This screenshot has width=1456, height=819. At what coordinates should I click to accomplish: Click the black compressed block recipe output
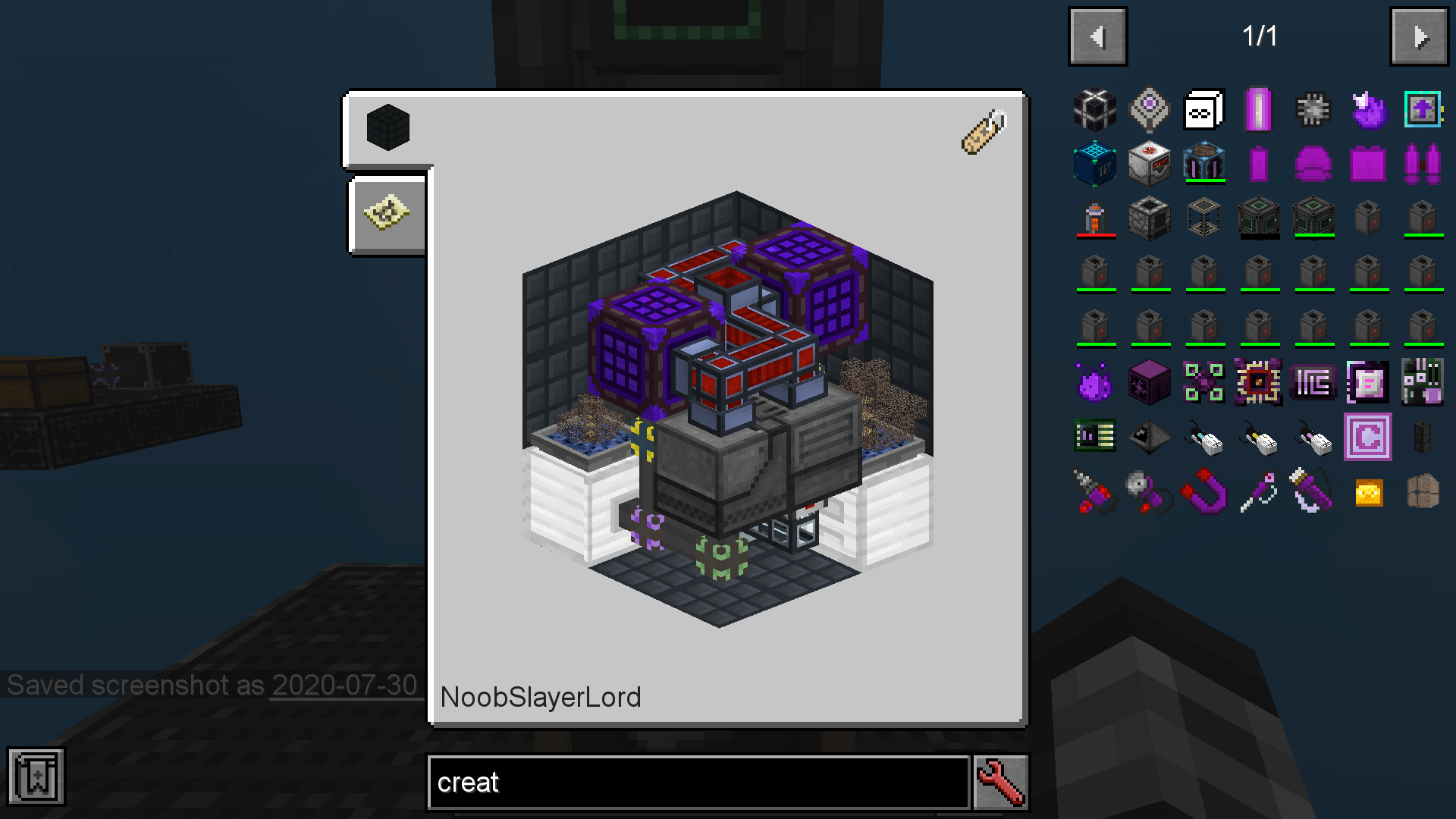(x=387, y=127)
